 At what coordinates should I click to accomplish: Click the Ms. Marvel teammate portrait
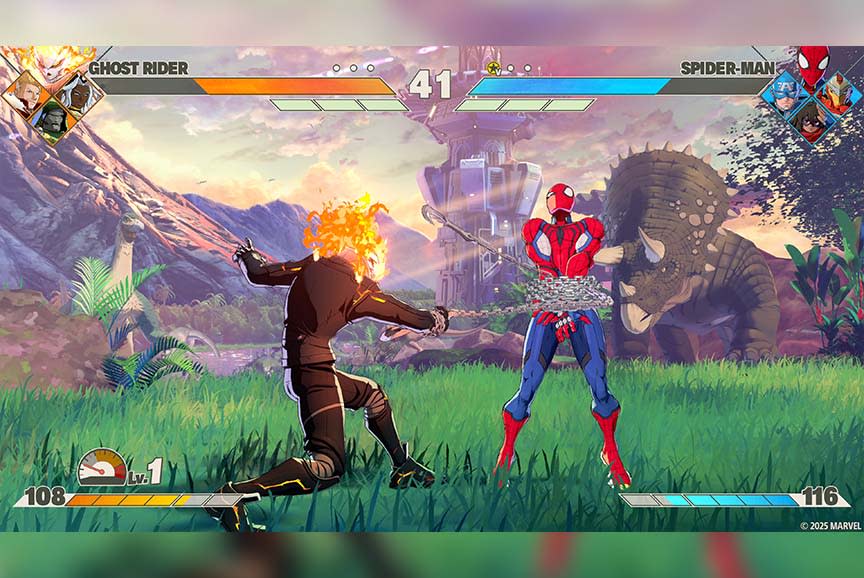(810, 120)
